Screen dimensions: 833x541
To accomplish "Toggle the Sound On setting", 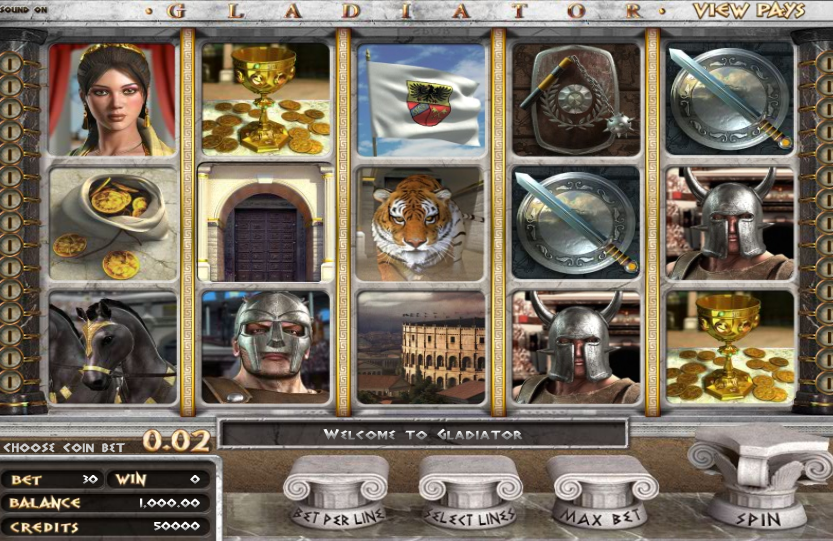I will pyautogui.click(x=25, y=11).
